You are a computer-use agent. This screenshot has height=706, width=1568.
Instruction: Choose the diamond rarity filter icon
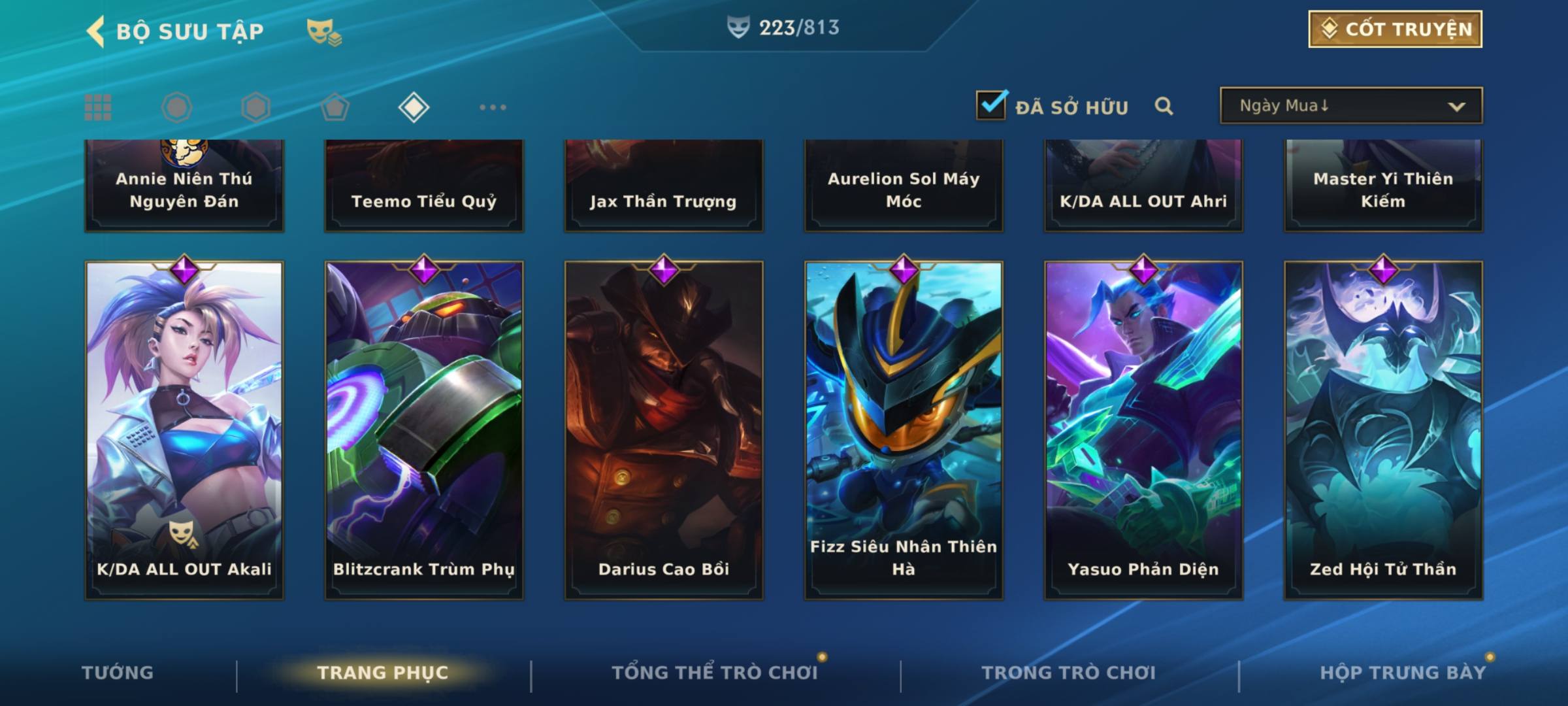tap(414, 107)
